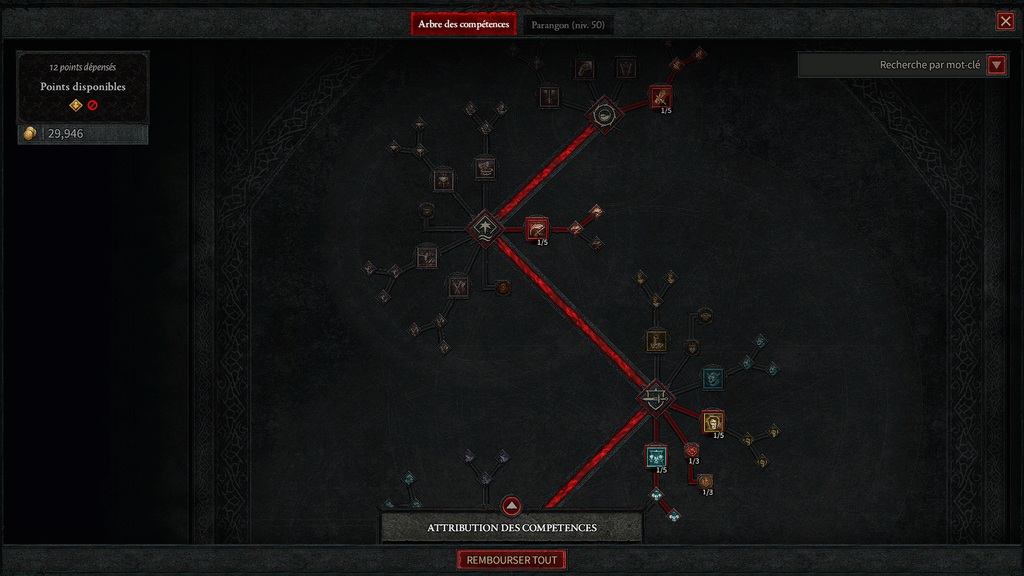The image size is (1024, 576).
Task: Select the teal skulls skill node with 1/5
Action: [x=656, y=457]
